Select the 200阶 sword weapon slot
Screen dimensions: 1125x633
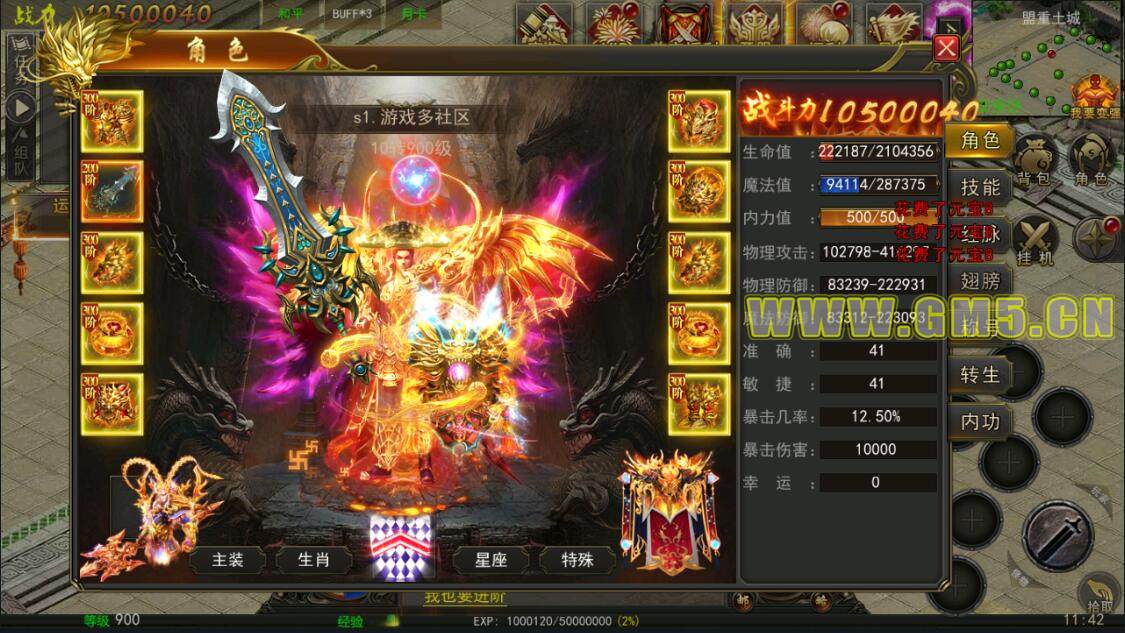[x=112, y=191]
